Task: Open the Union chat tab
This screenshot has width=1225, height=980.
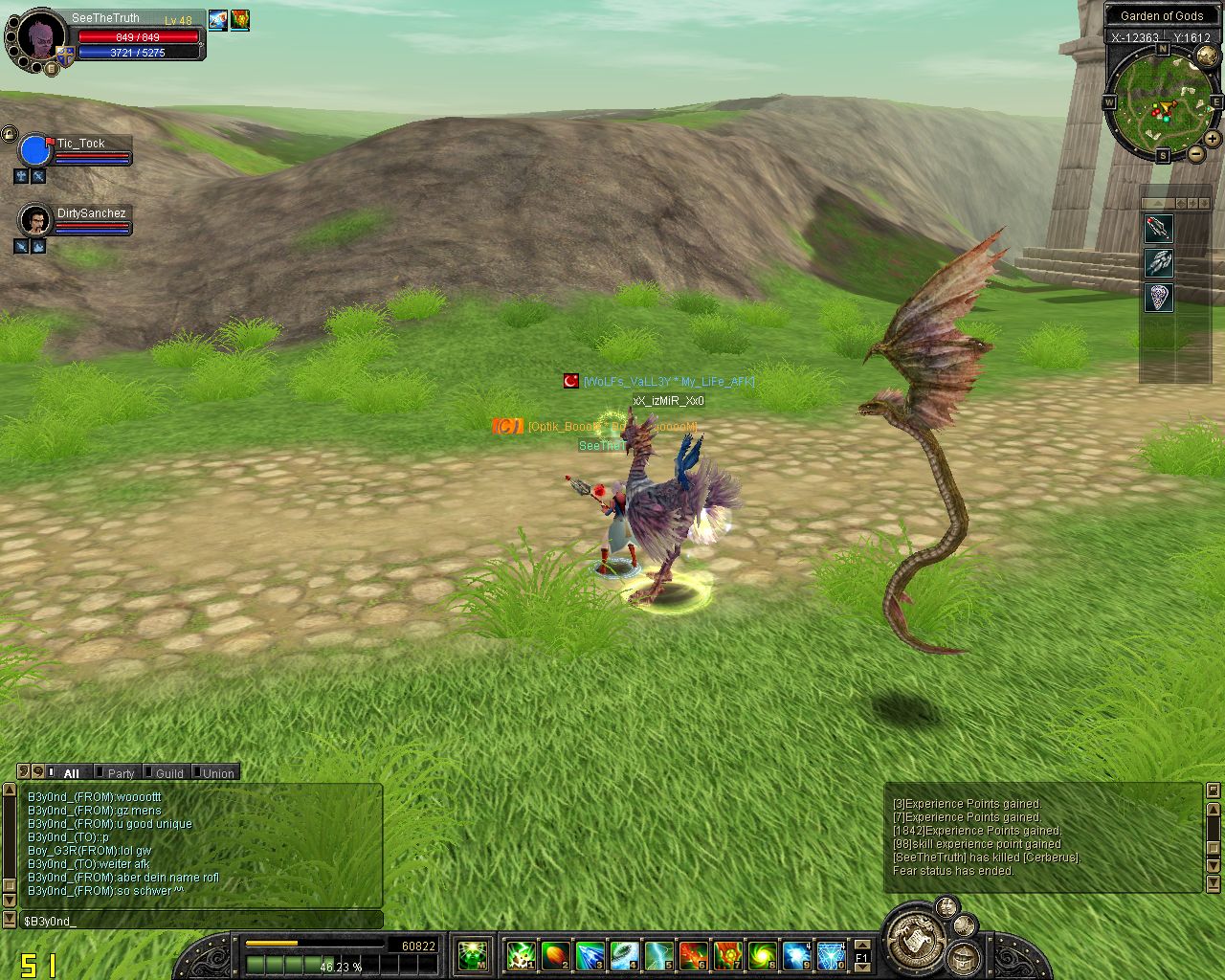Action: 217,773
